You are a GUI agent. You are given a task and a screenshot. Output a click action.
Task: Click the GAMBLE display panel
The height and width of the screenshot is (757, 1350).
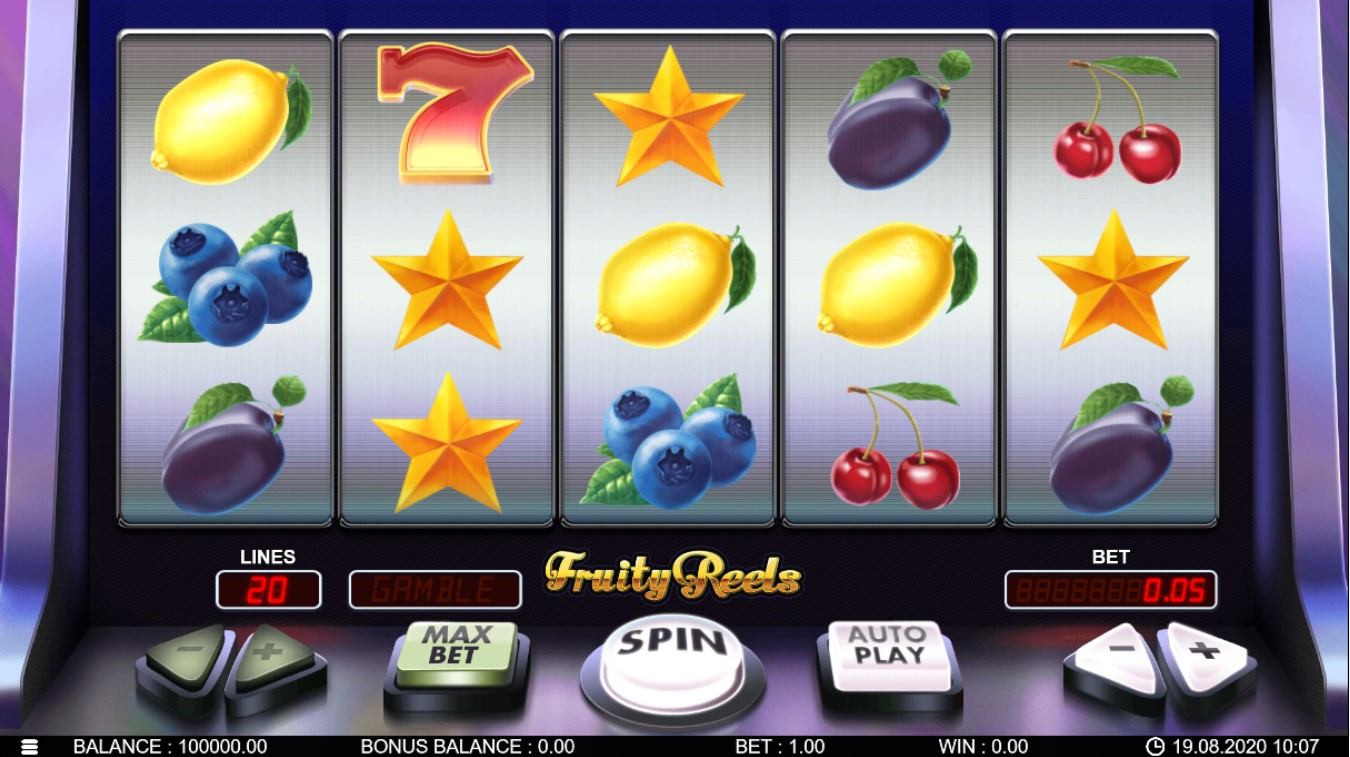[435, 590]
